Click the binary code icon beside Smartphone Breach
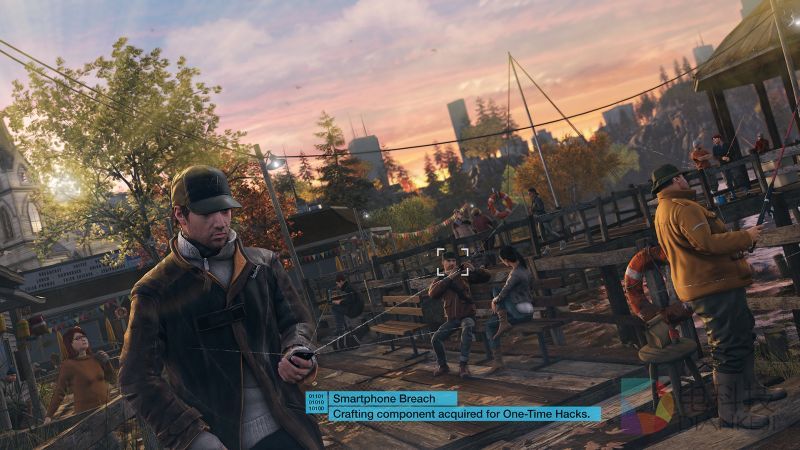This screenshot has width=800, height=450. 315,404
